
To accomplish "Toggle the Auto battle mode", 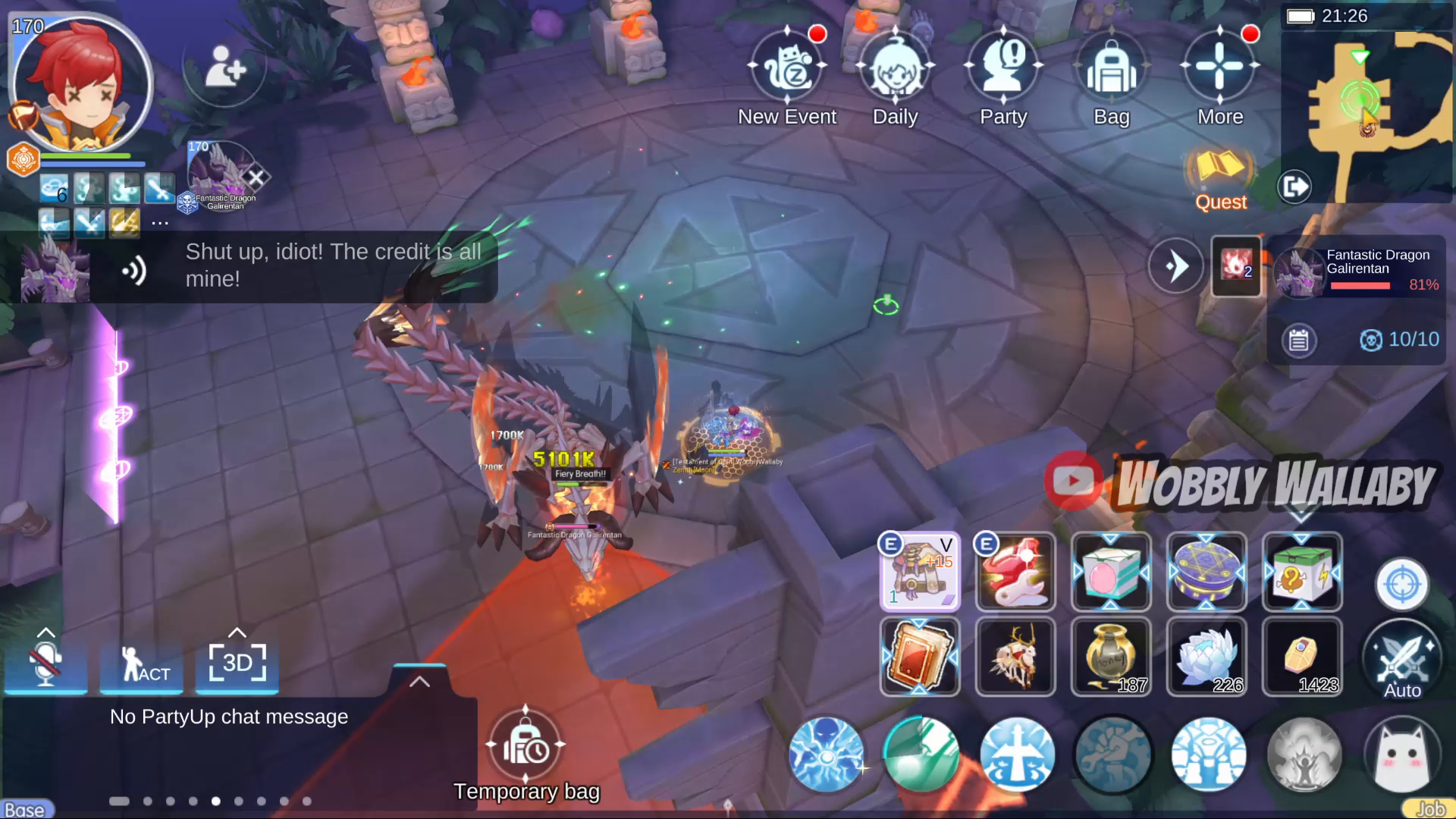I will click(x=1401, y=658).
